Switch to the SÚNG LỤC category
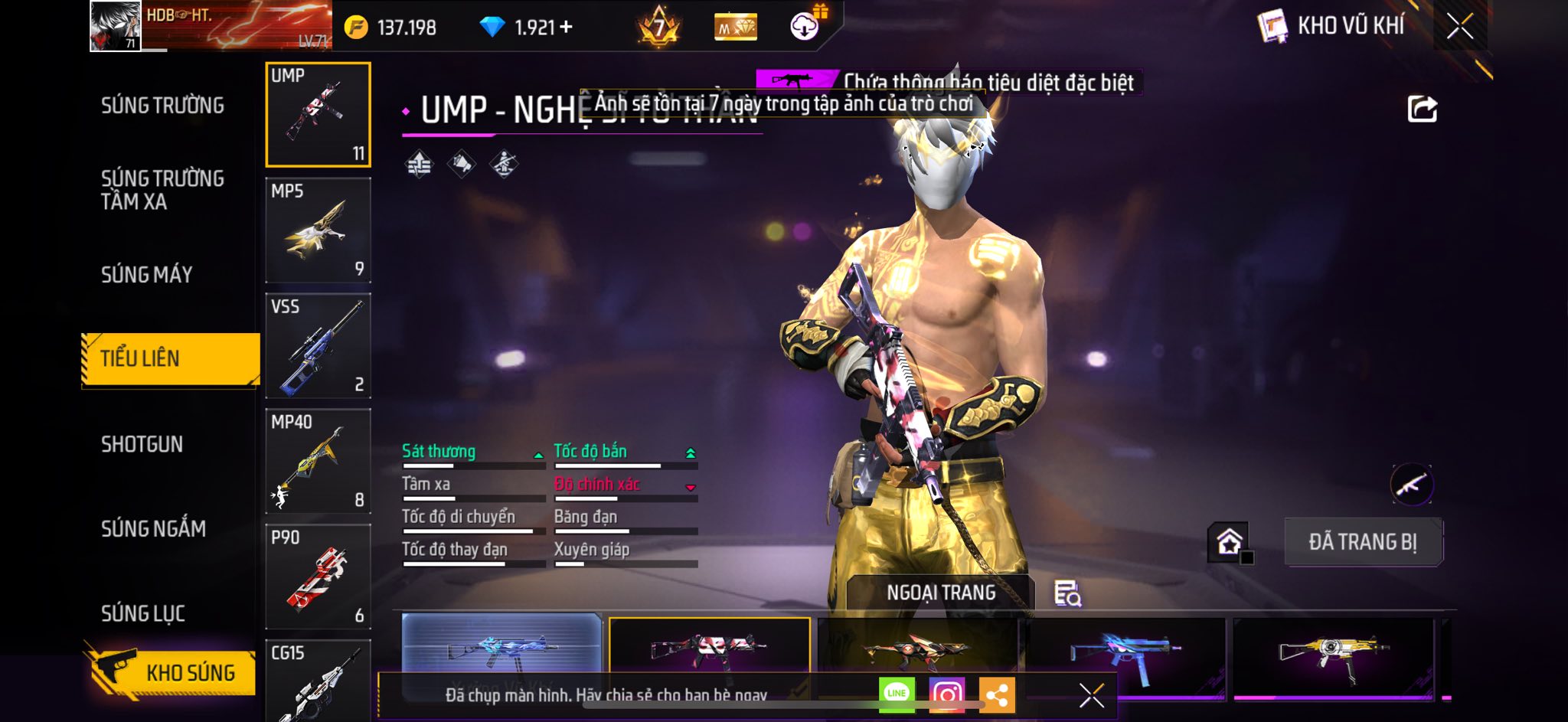1568x722 pixels. tap(143, 613)
